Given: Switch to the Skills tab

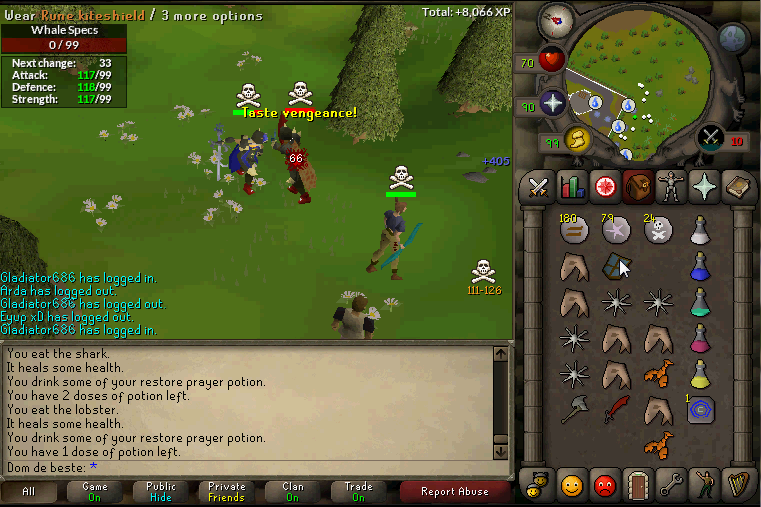Looking at the screenshot, I should 572,187.
